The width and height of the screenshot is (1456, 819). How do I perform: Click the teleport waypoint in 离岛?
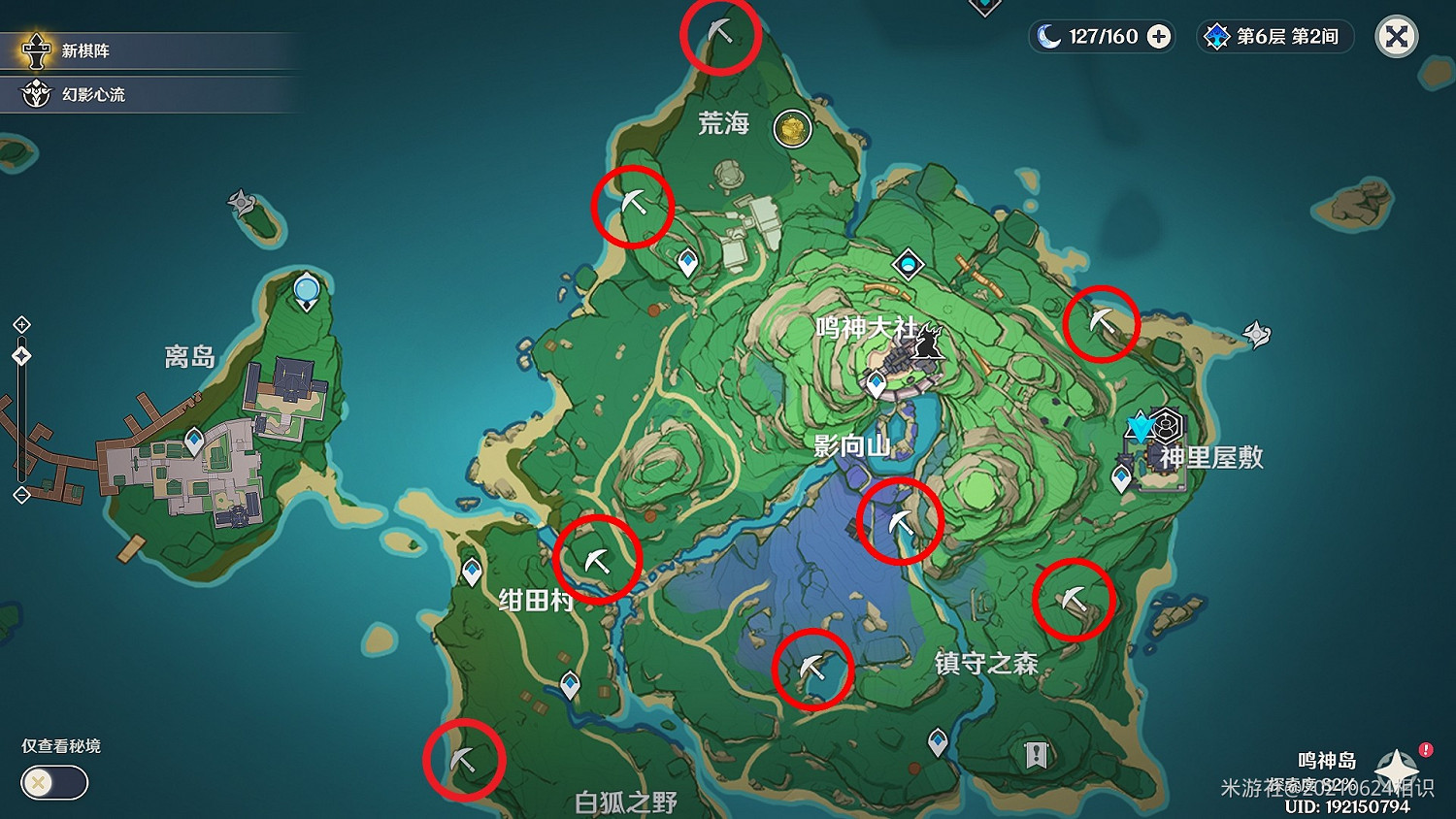[306, 287]
